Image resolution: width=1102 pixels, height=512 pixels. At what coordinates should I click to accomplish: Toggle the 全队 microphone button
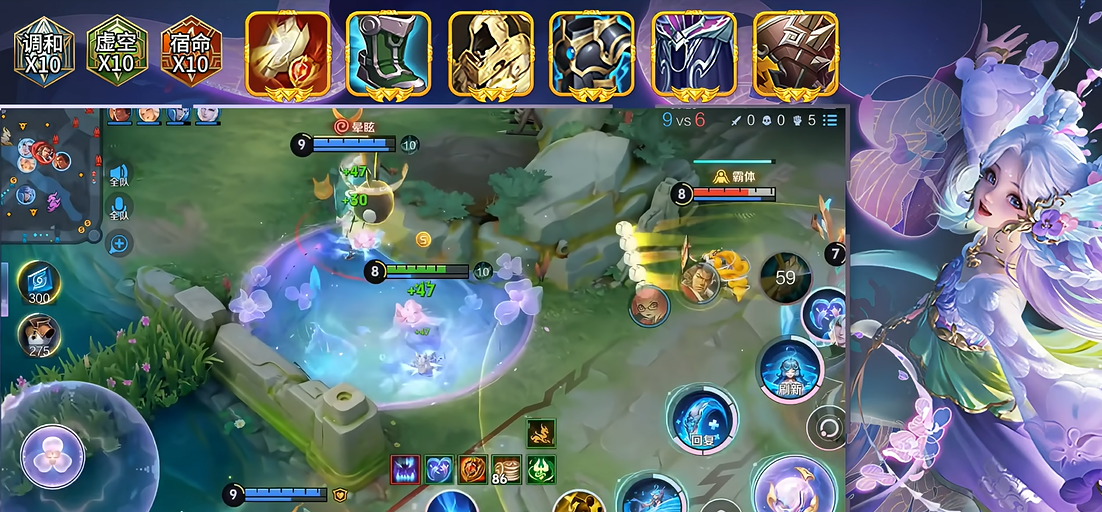119,208
